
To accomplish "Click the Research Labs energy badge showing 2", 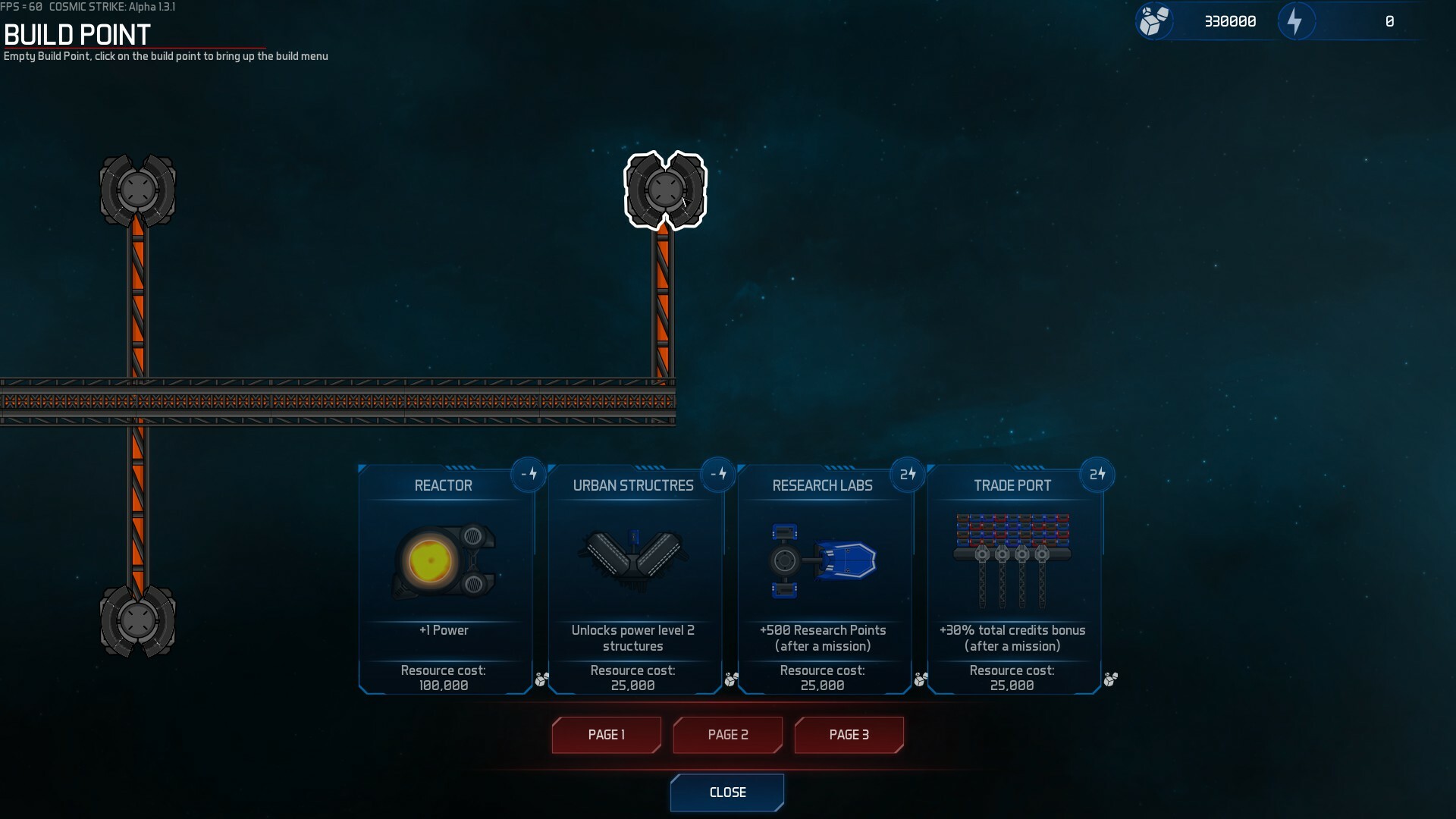I will click(x=908, y=474).
